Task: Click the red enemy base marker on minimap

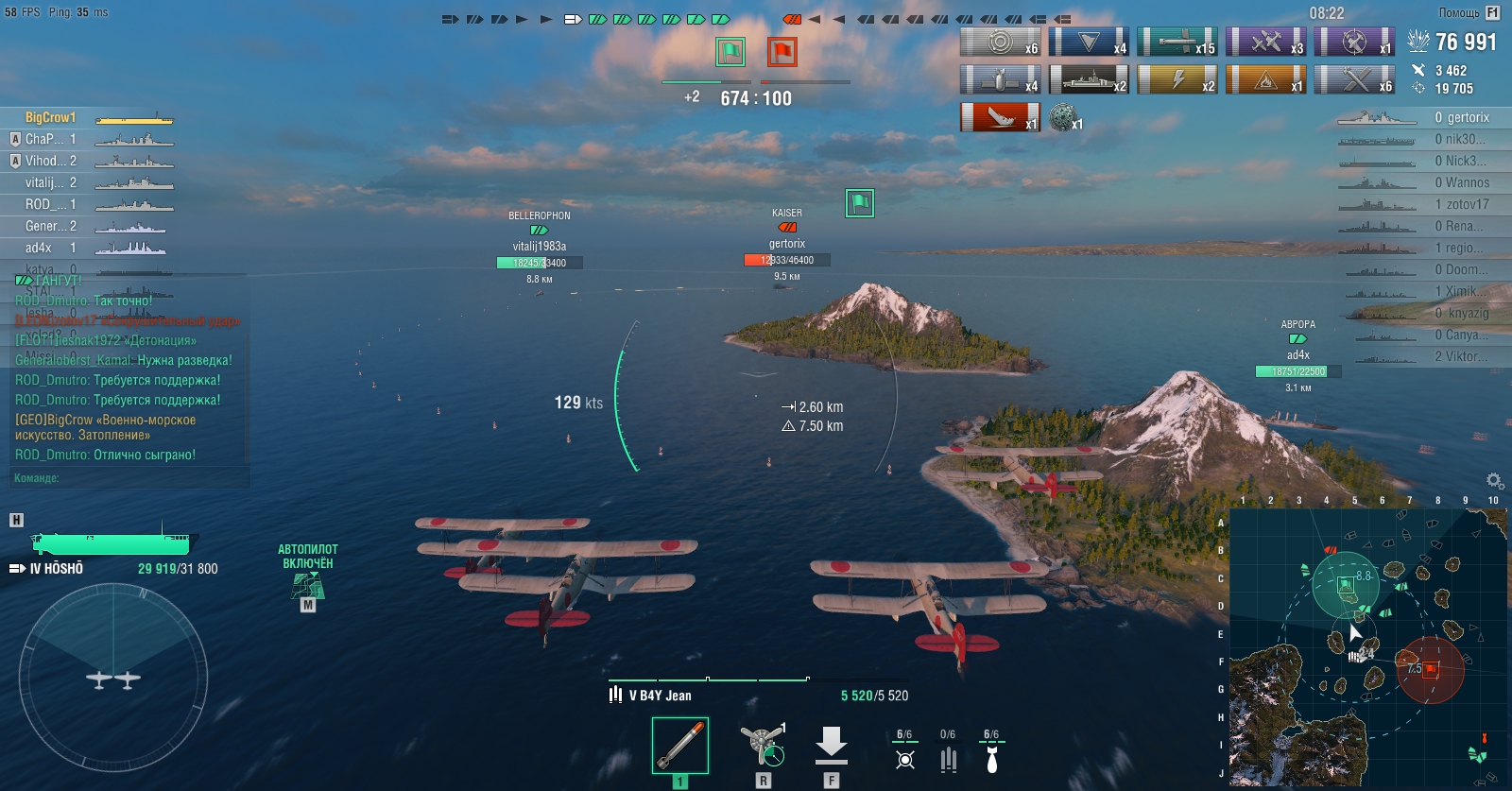Action: tap(1431, 668)
